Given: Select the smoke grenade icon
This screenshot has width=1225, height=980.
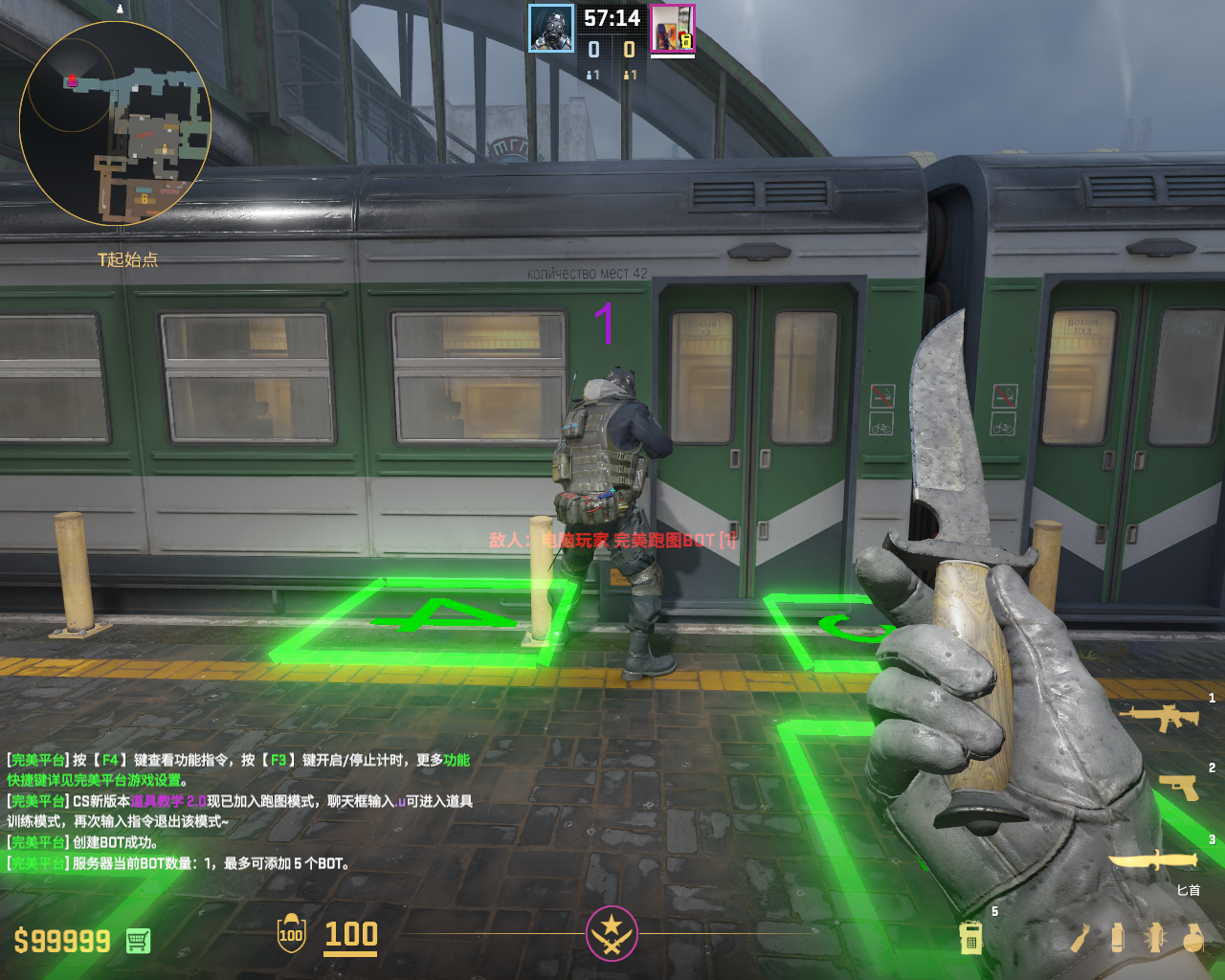Looking at the screenshot, I should pyautogui.click(x=1117, y=938).
